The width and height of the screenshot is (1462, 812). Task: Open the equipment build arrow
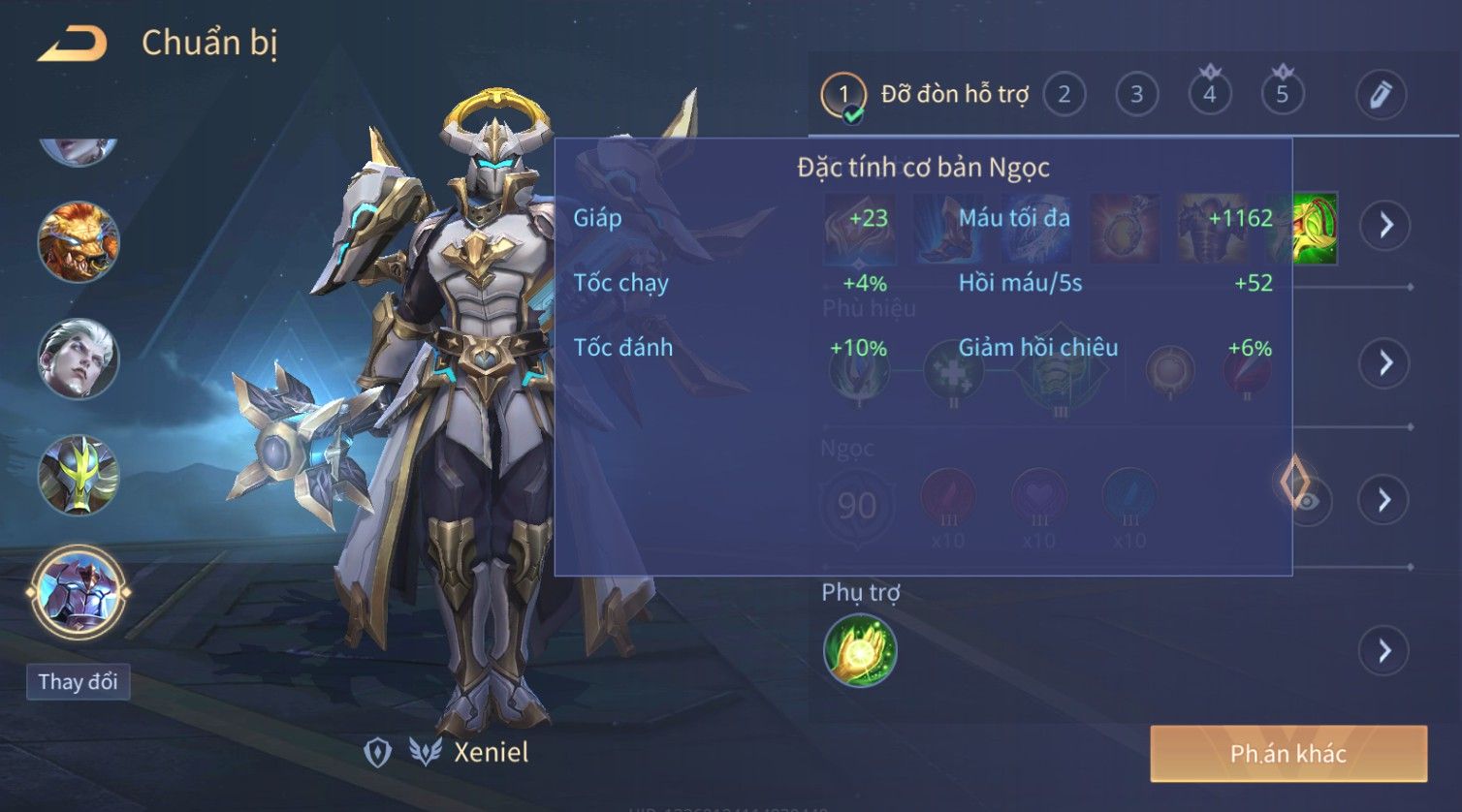pos(1385,226)
